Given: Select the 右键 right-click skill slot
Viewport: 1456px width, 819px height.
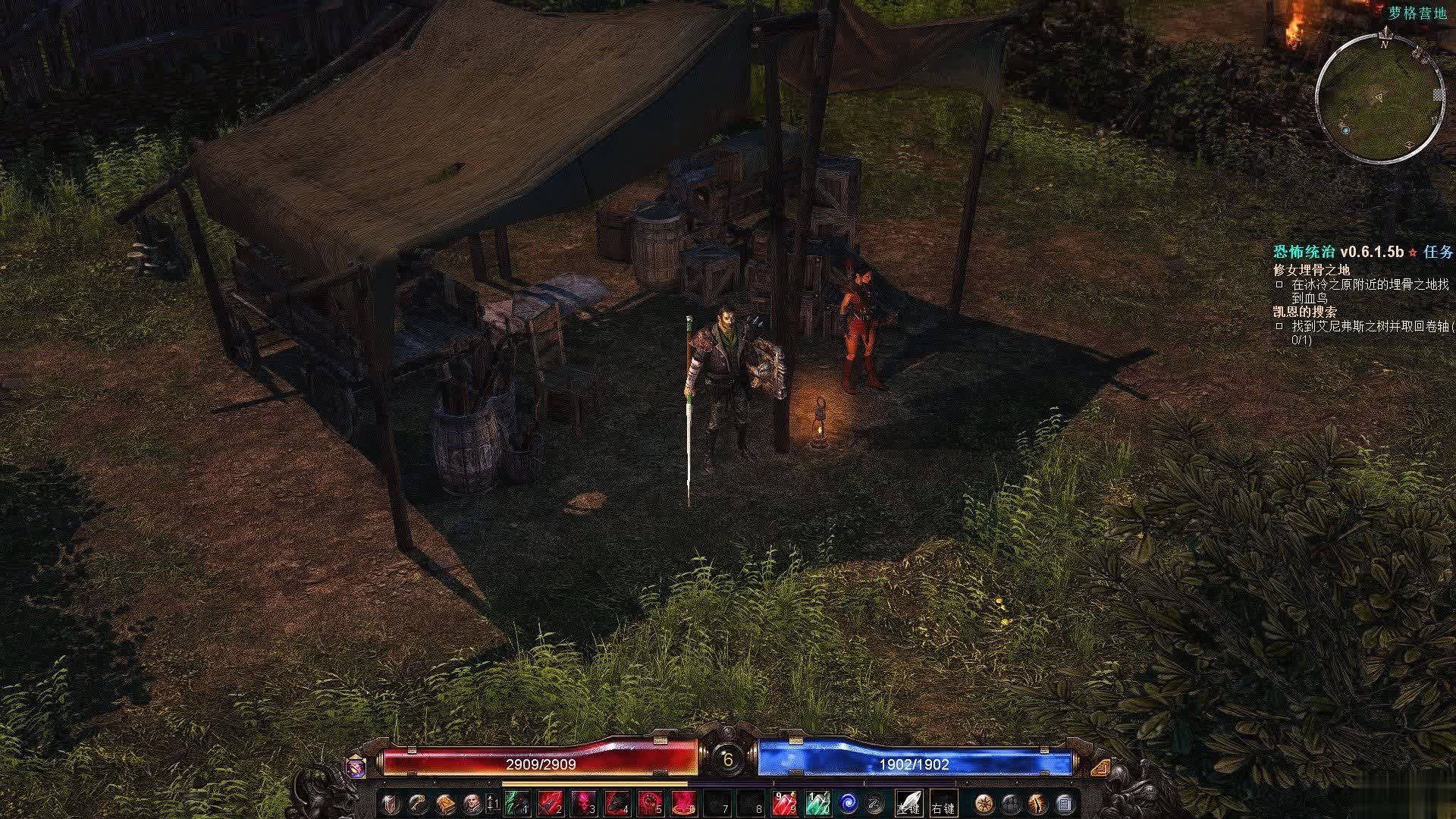Looking at the screenshot, I should click(x=943, y=803).
